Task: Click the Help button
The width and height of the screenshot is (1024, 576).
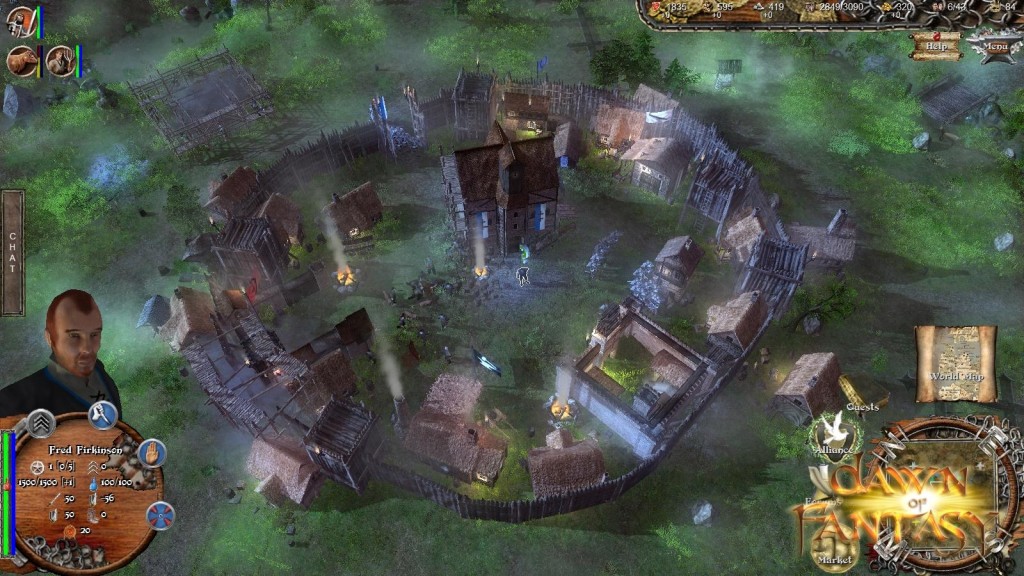Action: tap(936, 45)
